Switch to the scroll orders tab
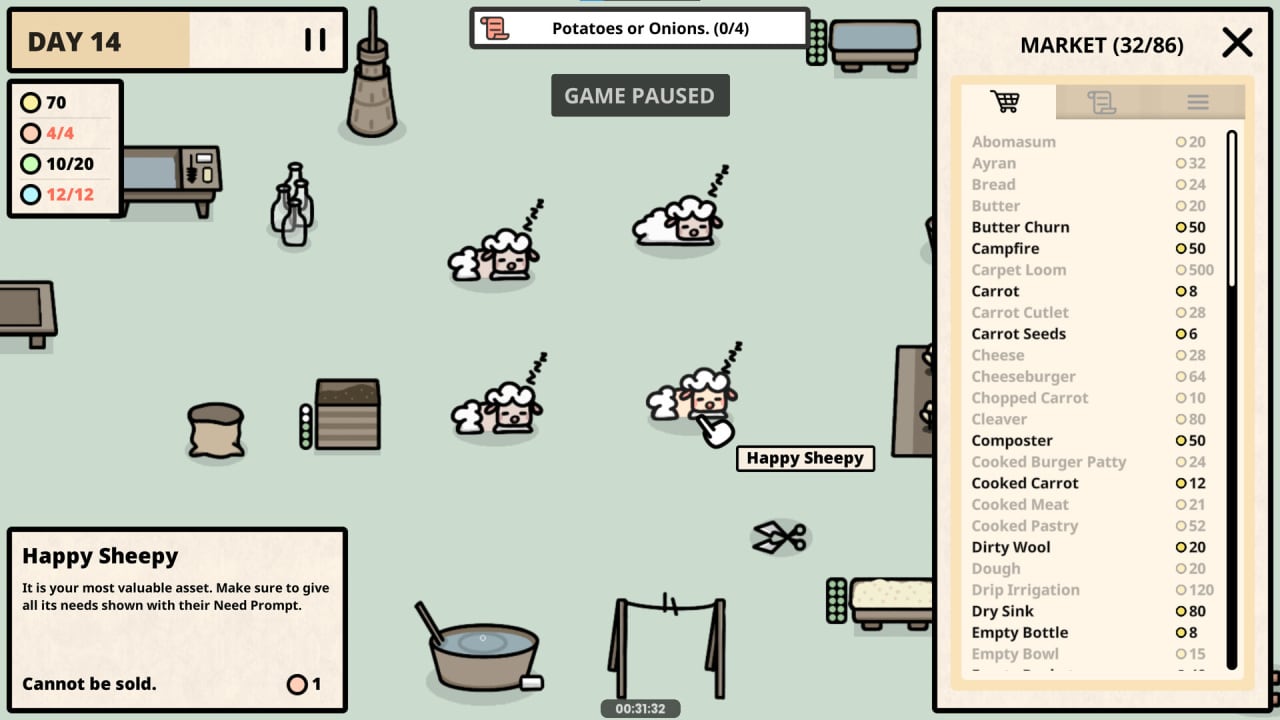The image size is (1280, 720). [1101, 102]
